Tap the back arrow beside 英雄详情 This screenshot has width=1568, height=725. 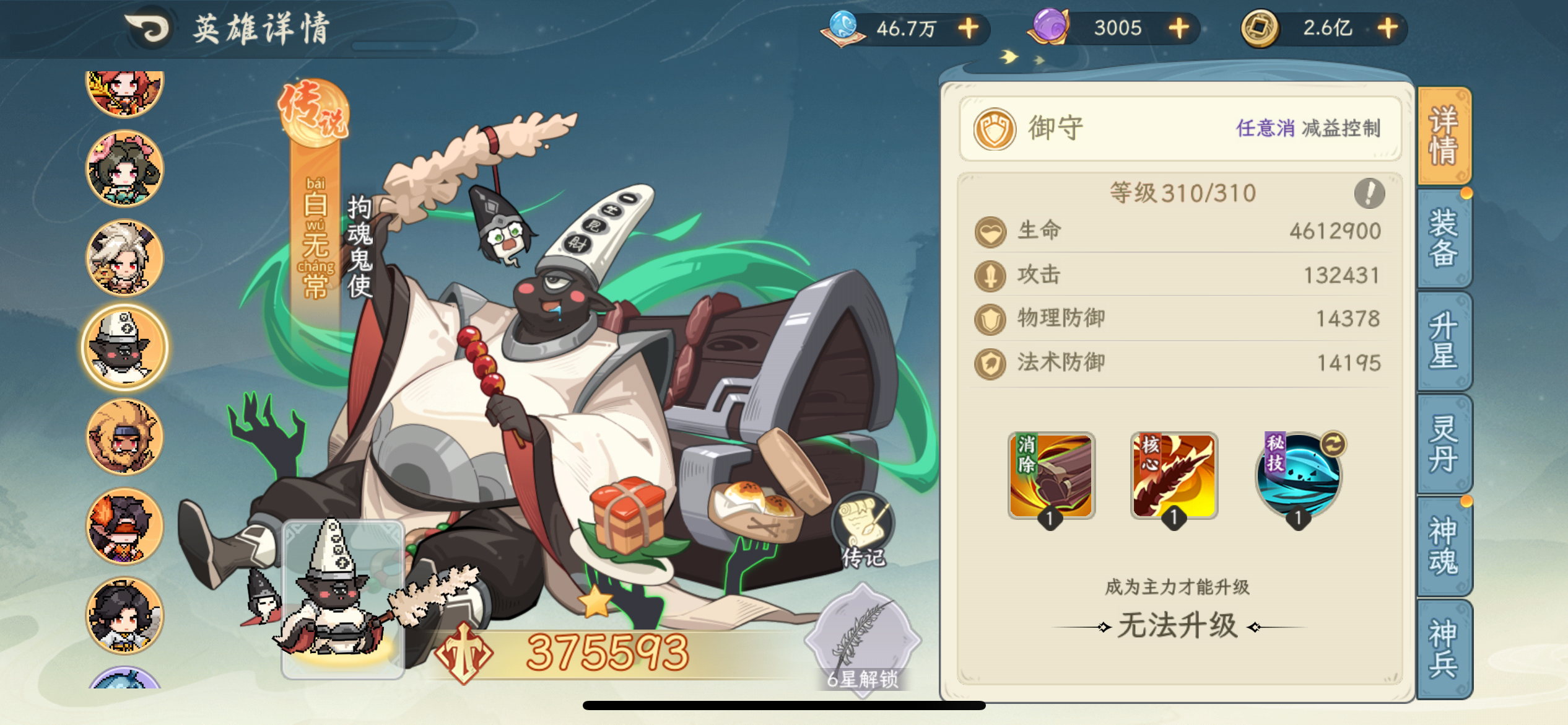point(150,26)
